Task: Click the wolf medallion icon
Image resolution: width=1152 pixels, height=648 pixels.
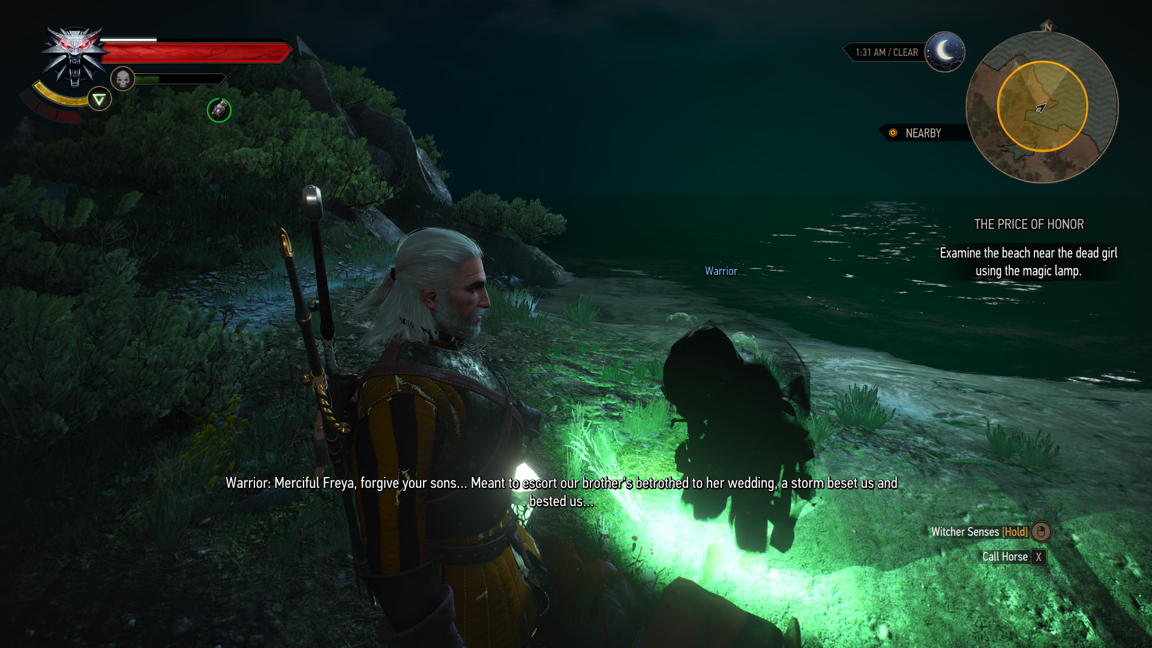Action: [73, 55]
